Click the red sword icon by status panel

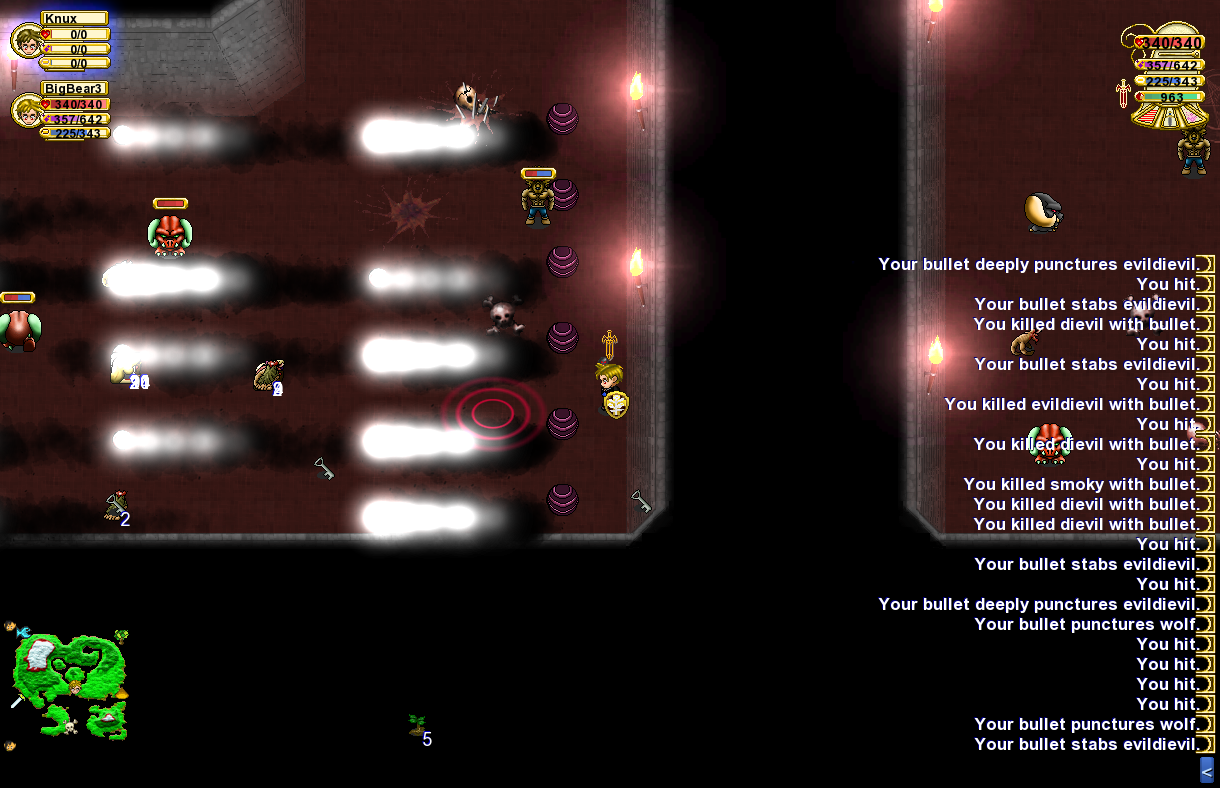[1123, 94]
